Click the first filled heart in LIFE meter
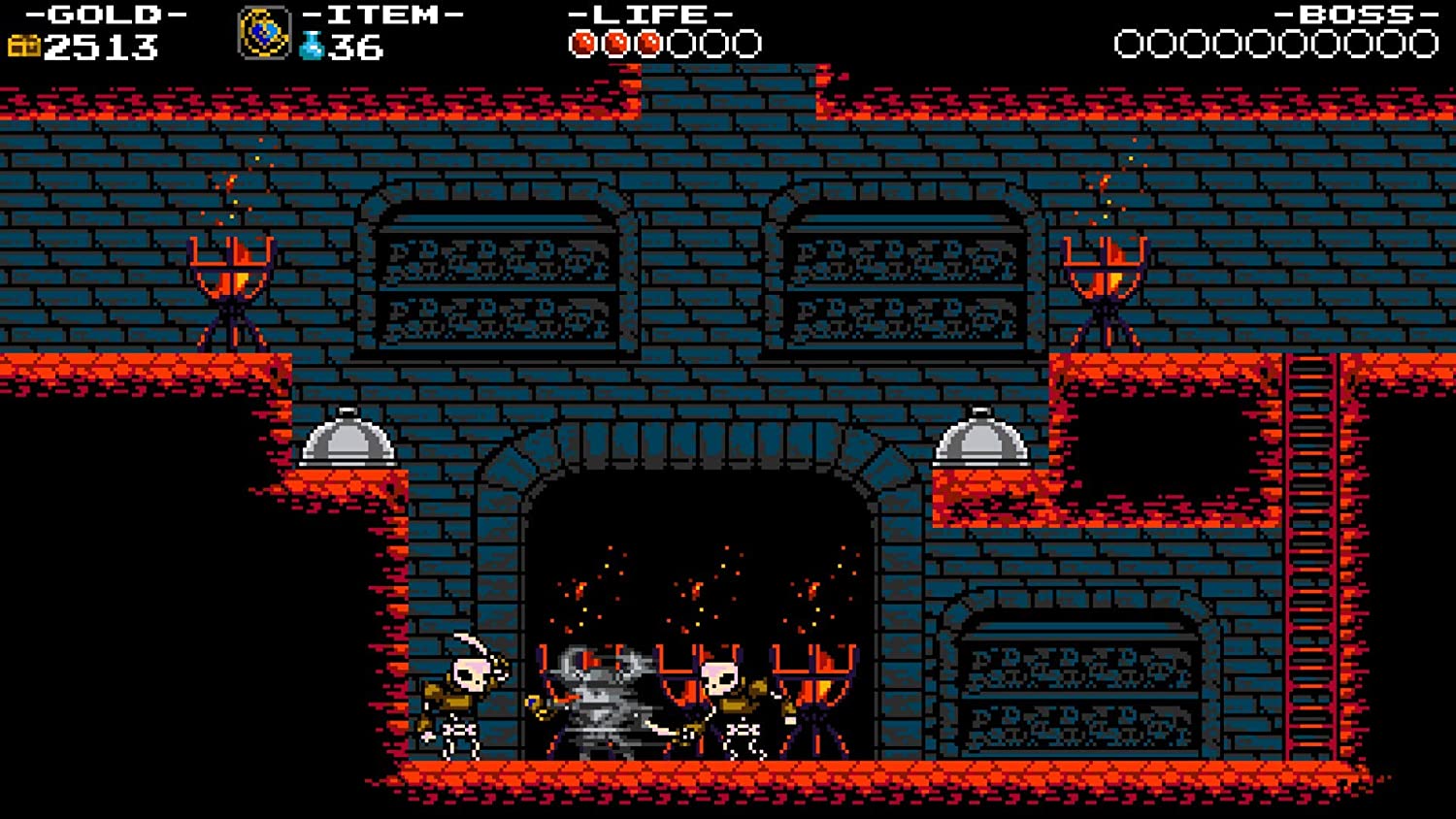Screen dimensions: 1456x819 pyautogui.click(x=583, y=41)
